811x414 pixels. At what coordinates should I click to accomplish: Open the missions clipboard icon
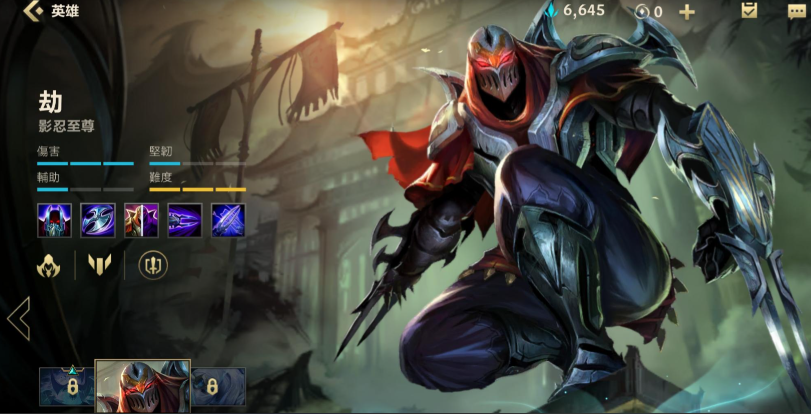pyautogui.click(x=749, y=11)
